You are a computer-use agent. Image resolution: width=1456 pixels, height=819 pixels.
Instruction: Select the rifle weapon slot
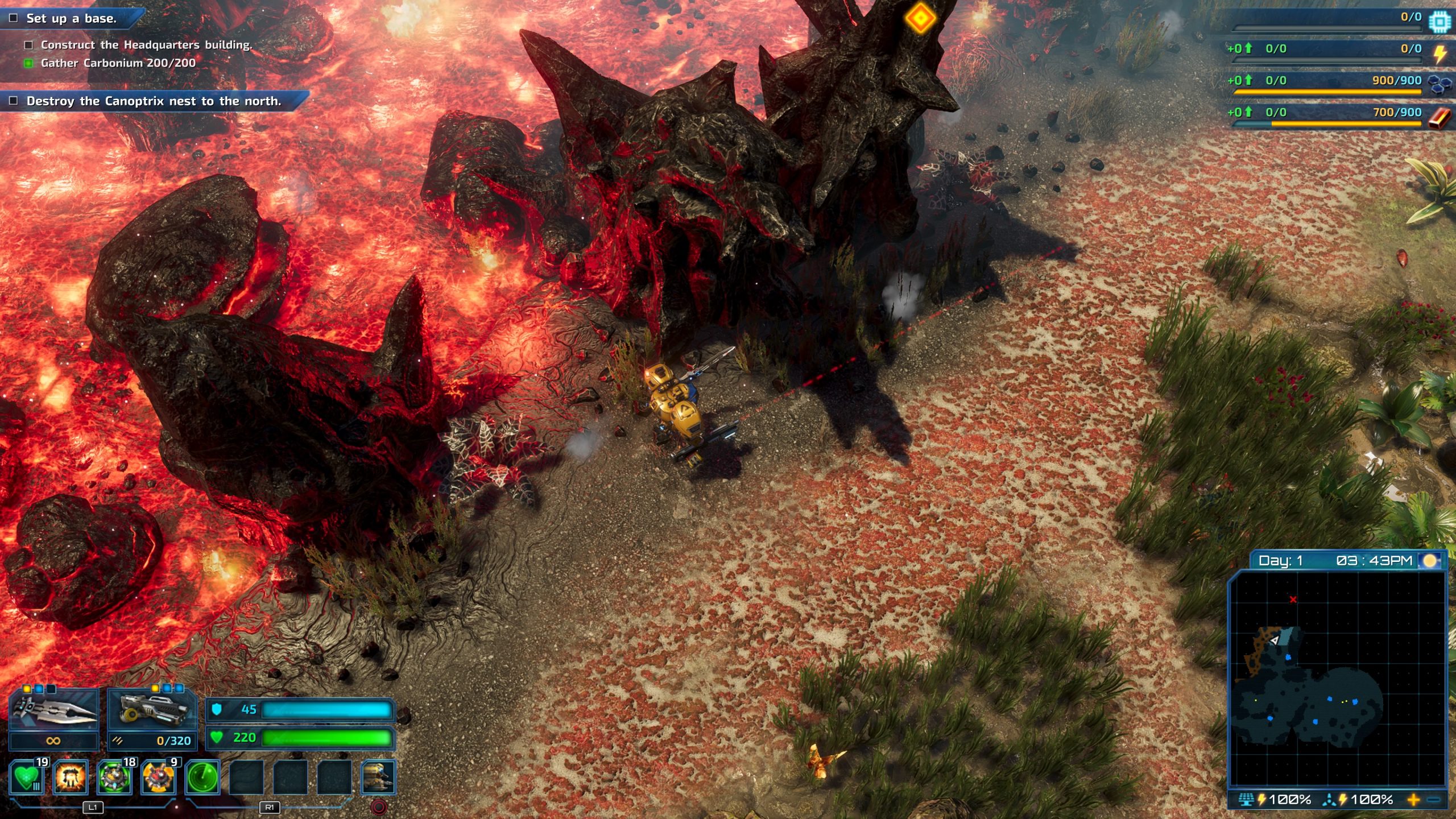click(x=152, y=712)
